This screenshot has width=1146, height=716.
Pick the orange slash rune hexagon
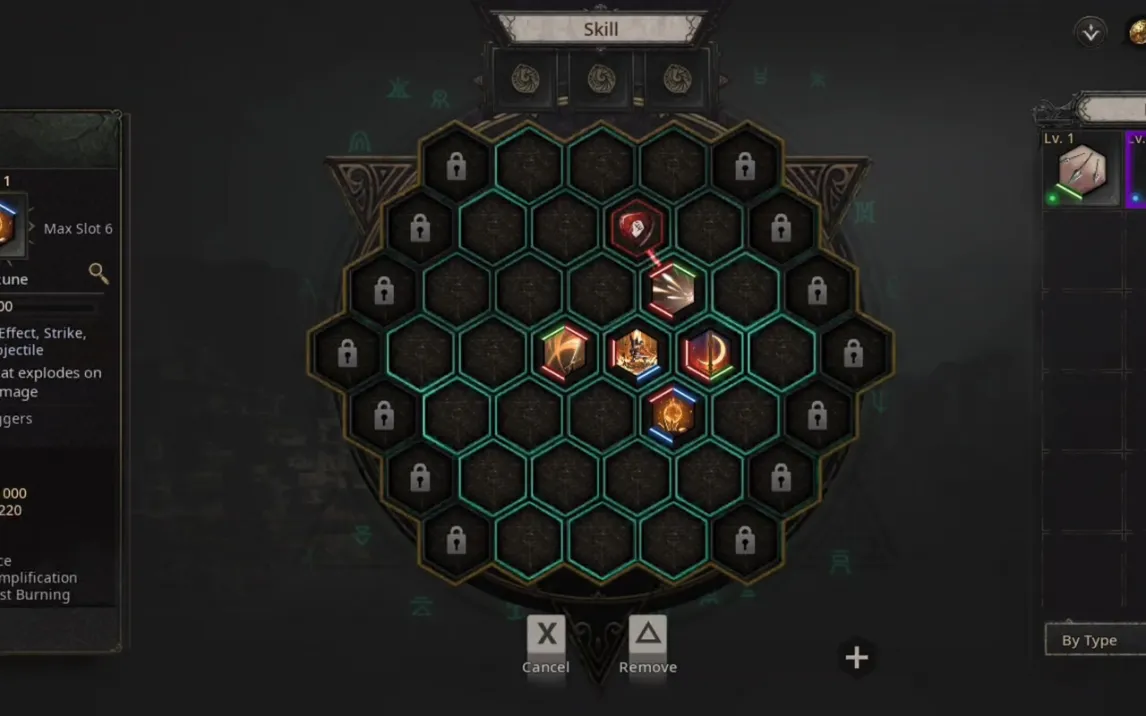[x=563, y=353]
